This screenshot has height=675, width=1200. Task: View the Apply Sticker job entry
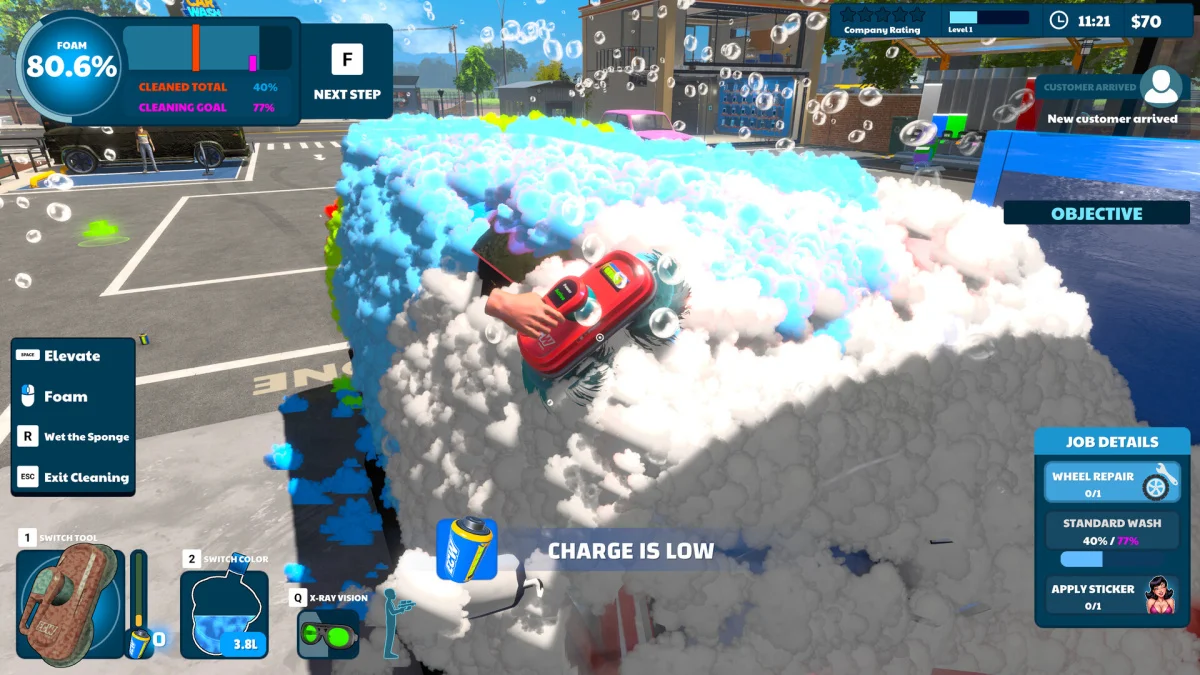1112,596
